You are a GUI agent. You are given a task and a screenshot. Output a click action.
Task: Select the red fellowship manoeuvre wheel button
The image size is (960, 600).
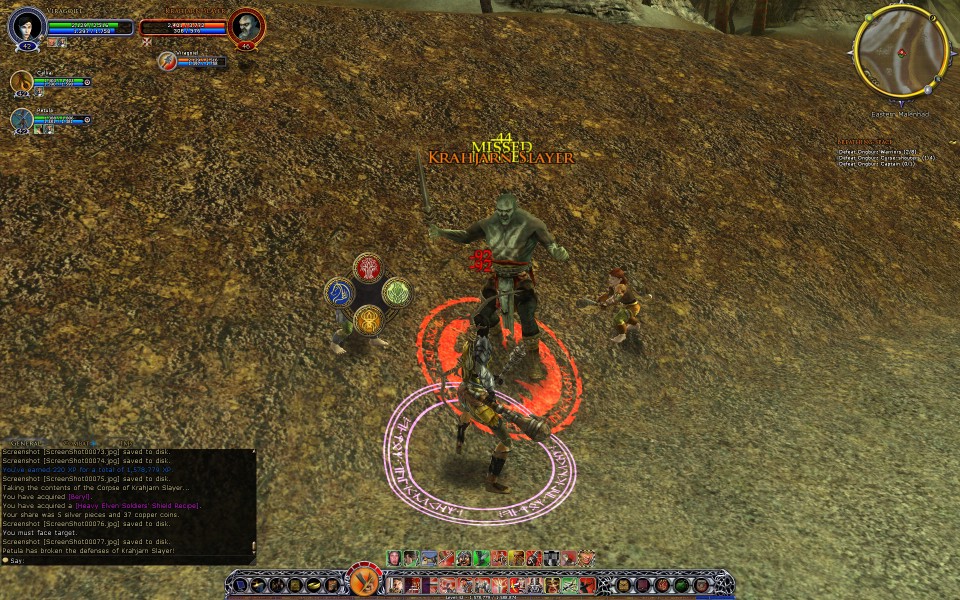pyautogui.click(x=368, y=267)
